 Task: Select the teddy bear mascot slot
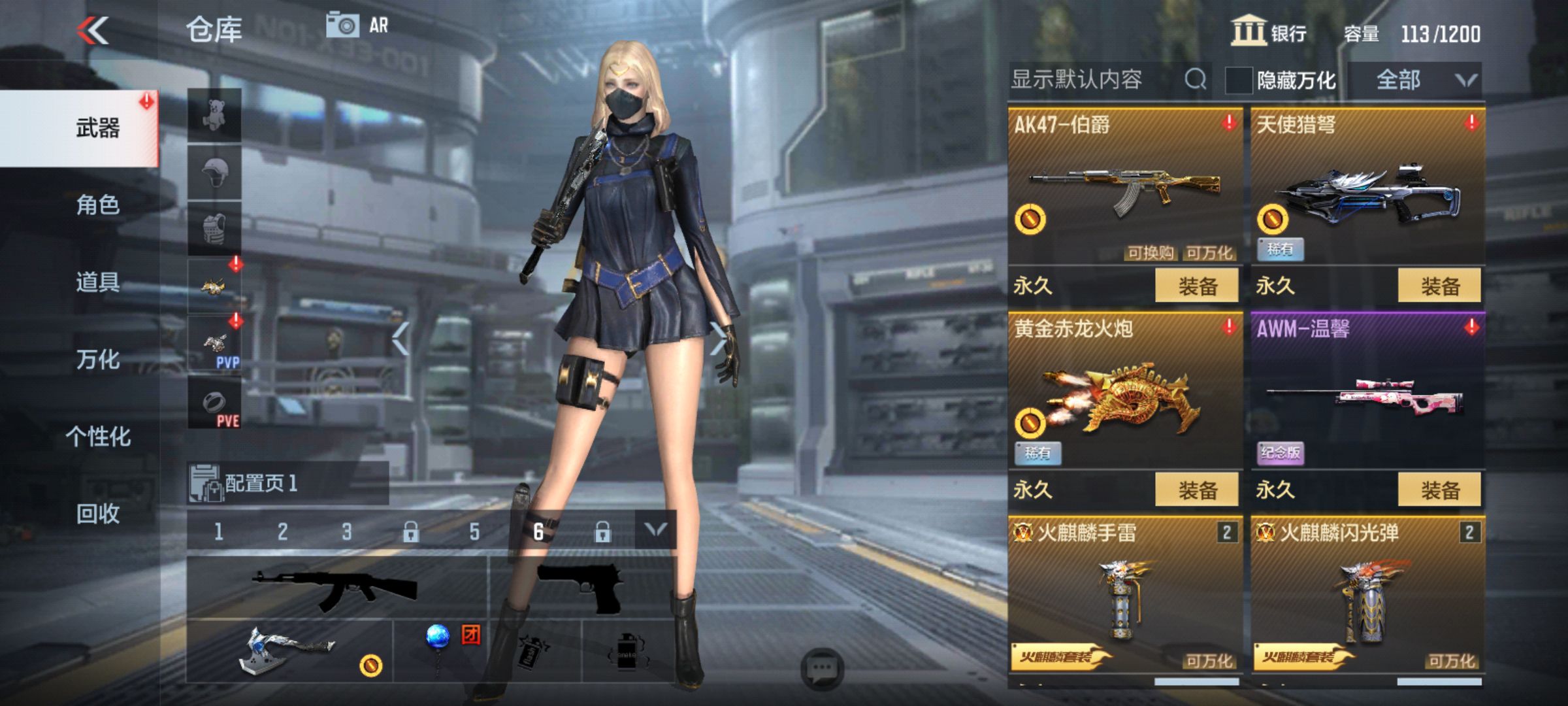(216, 115)
